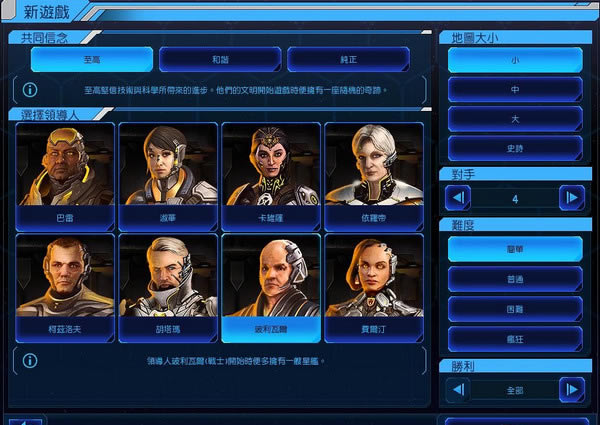Choose the 和諧 (Harmony) affinity

[x=219, y=59]
